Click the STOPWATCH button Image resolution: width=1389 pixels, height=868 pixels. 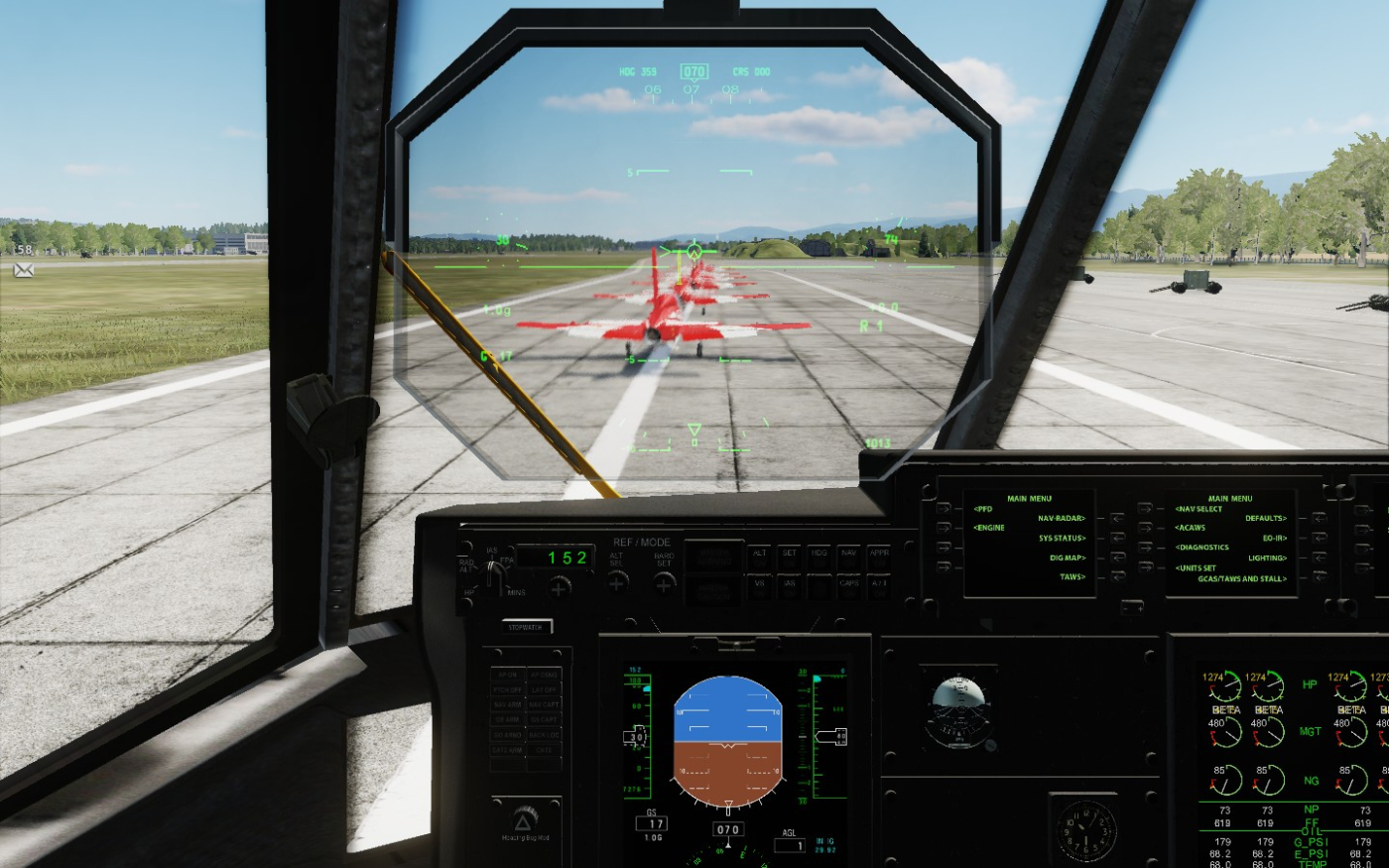coord(528,627)
